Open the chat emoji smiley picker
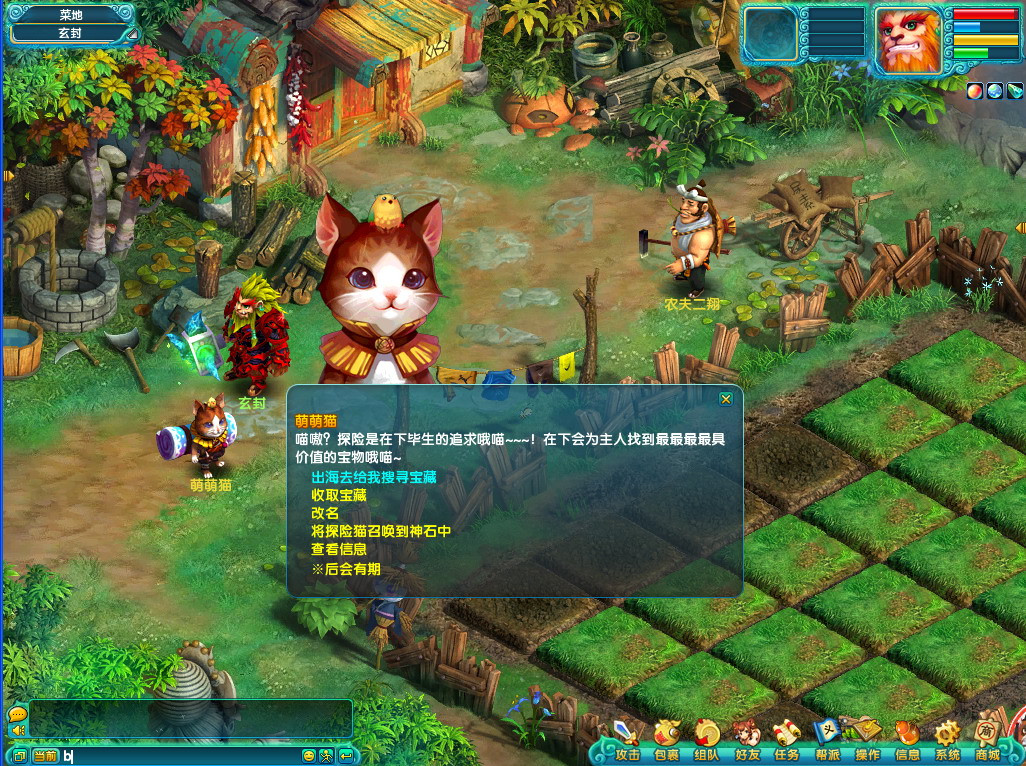1026x766 pixels. coord(309,756)
